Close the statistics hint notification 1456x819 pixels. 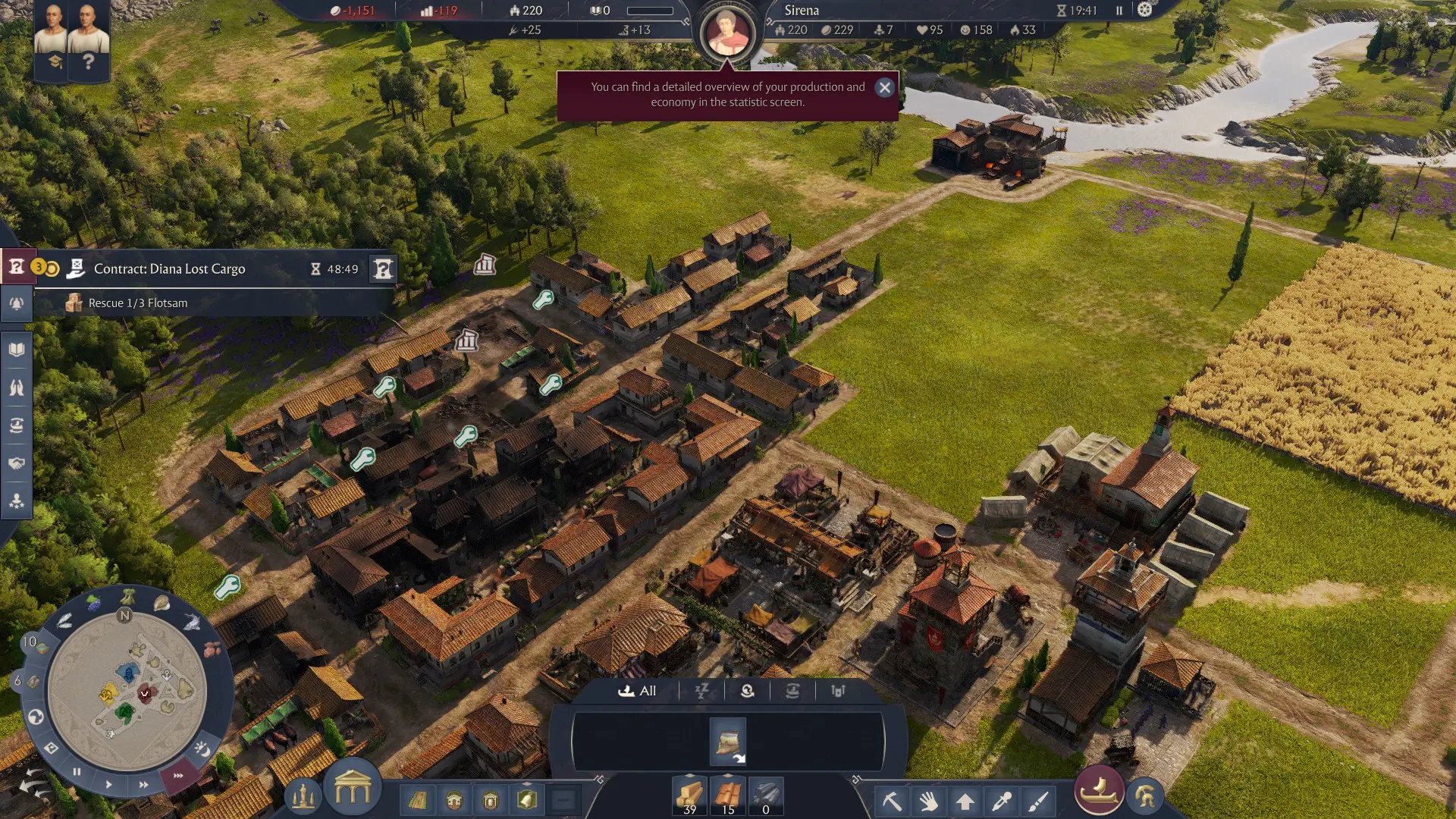pyautogui.click(x=884, y=88)
